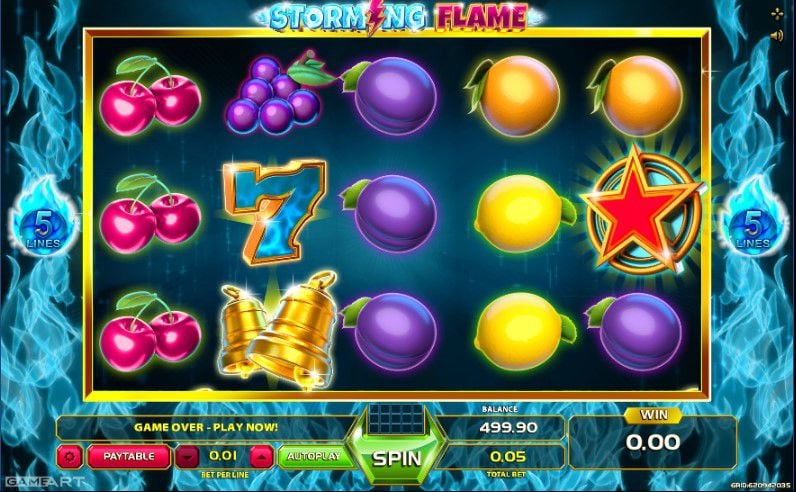
Task: Decrease bet per line with the down arrow
Action: coord(187,456)
